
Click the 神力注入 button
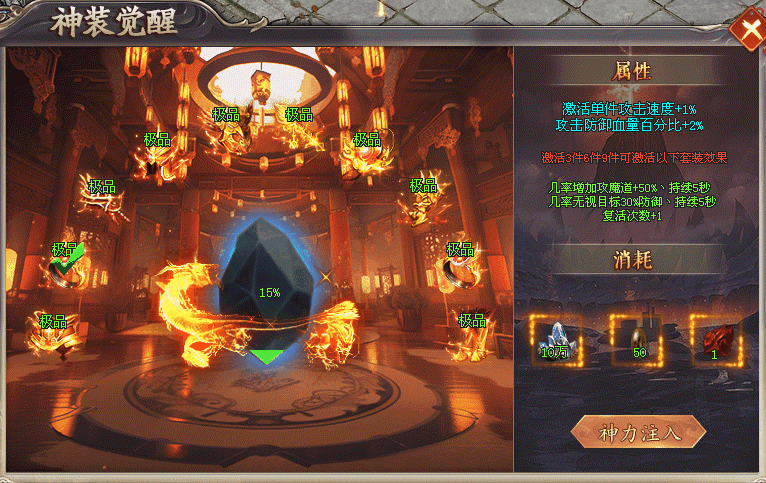click(x=638, y=433)
